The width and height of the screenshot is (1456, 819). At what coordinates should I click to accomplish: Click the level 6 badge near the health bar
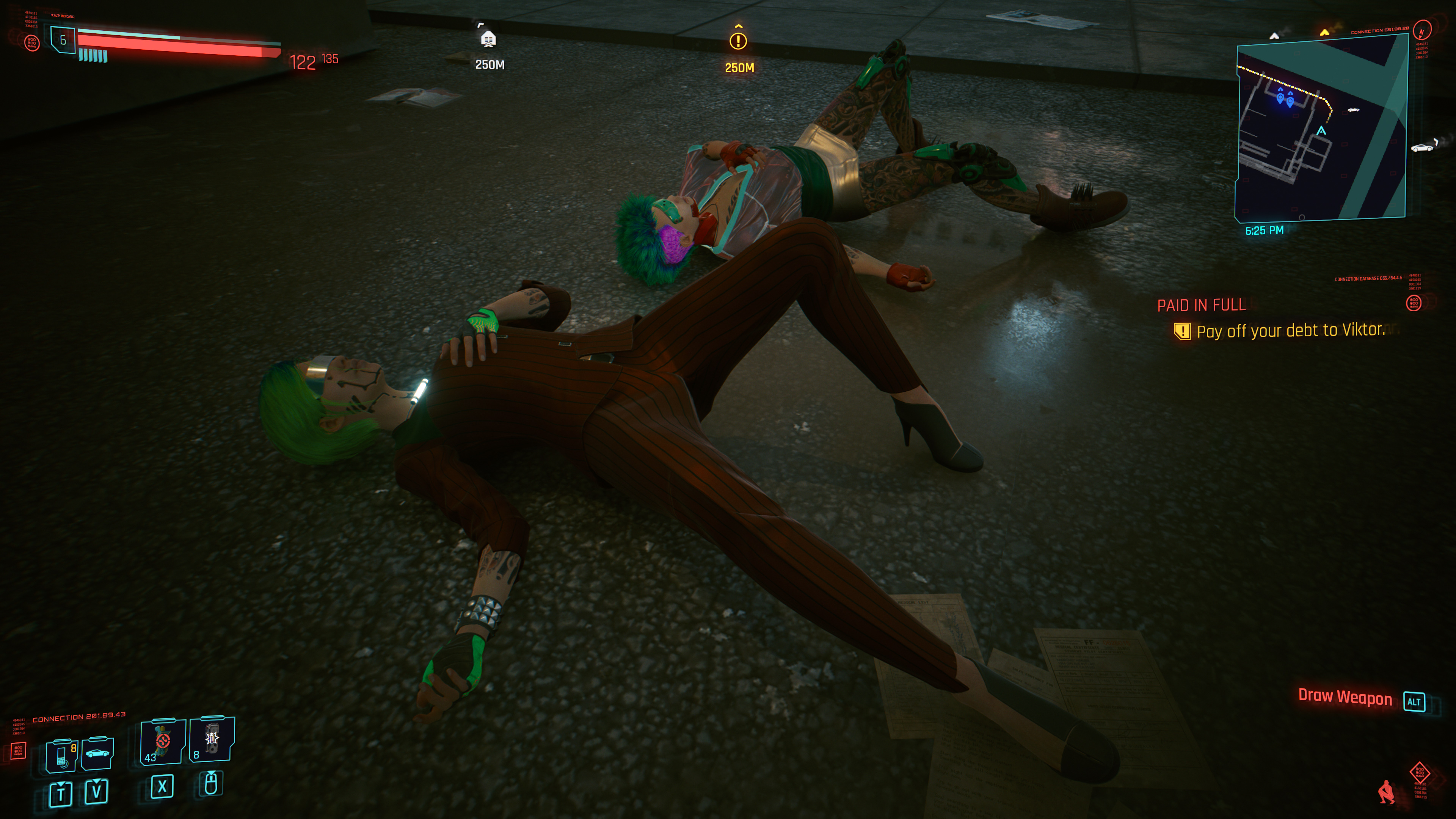[63, 41]
